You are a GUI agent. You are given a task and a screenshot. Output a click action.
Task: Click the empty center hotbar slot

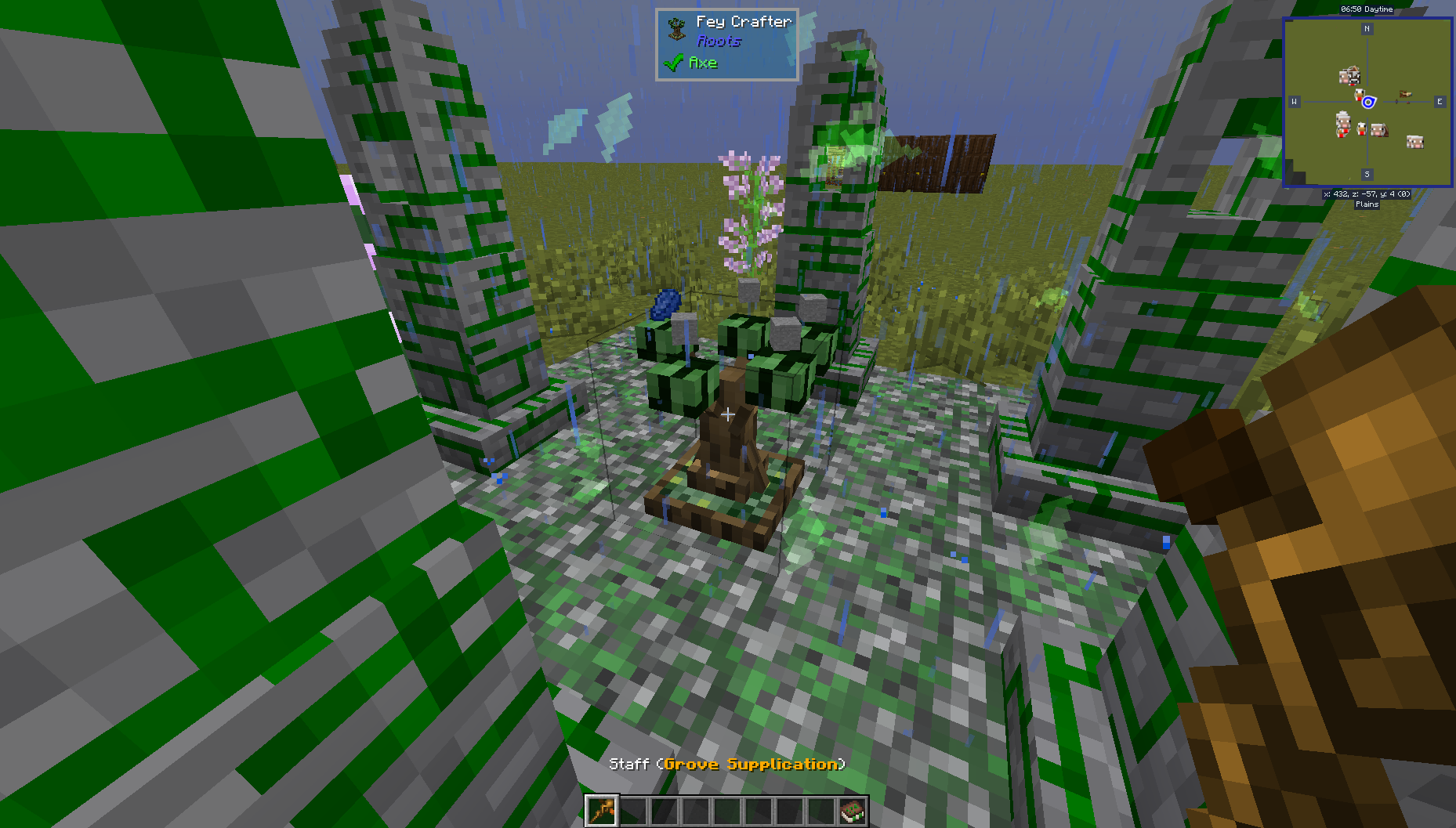(x=728, y=812)
